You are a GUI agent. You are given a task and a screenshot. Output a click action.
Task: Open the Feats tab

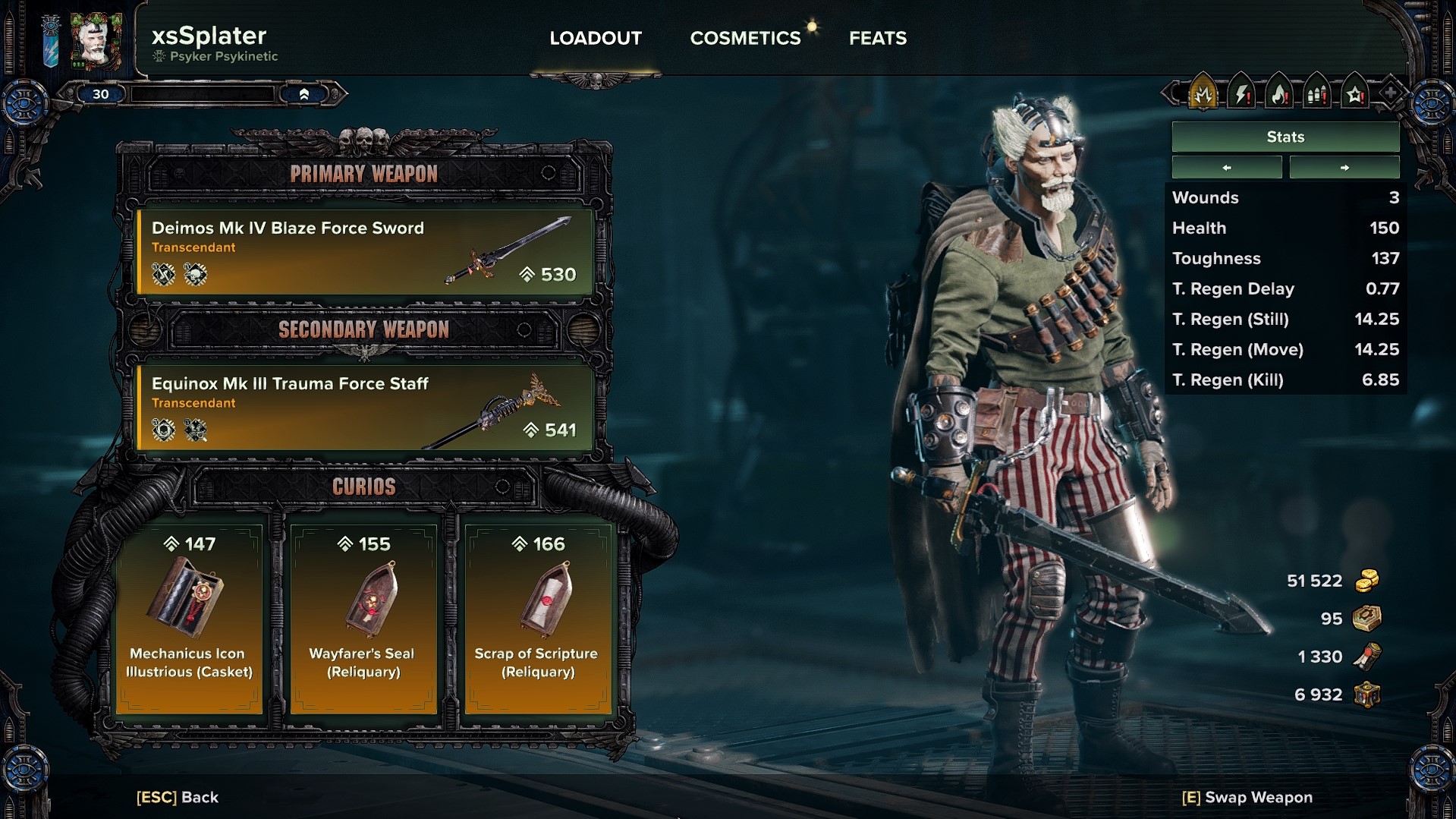point(877,38)
